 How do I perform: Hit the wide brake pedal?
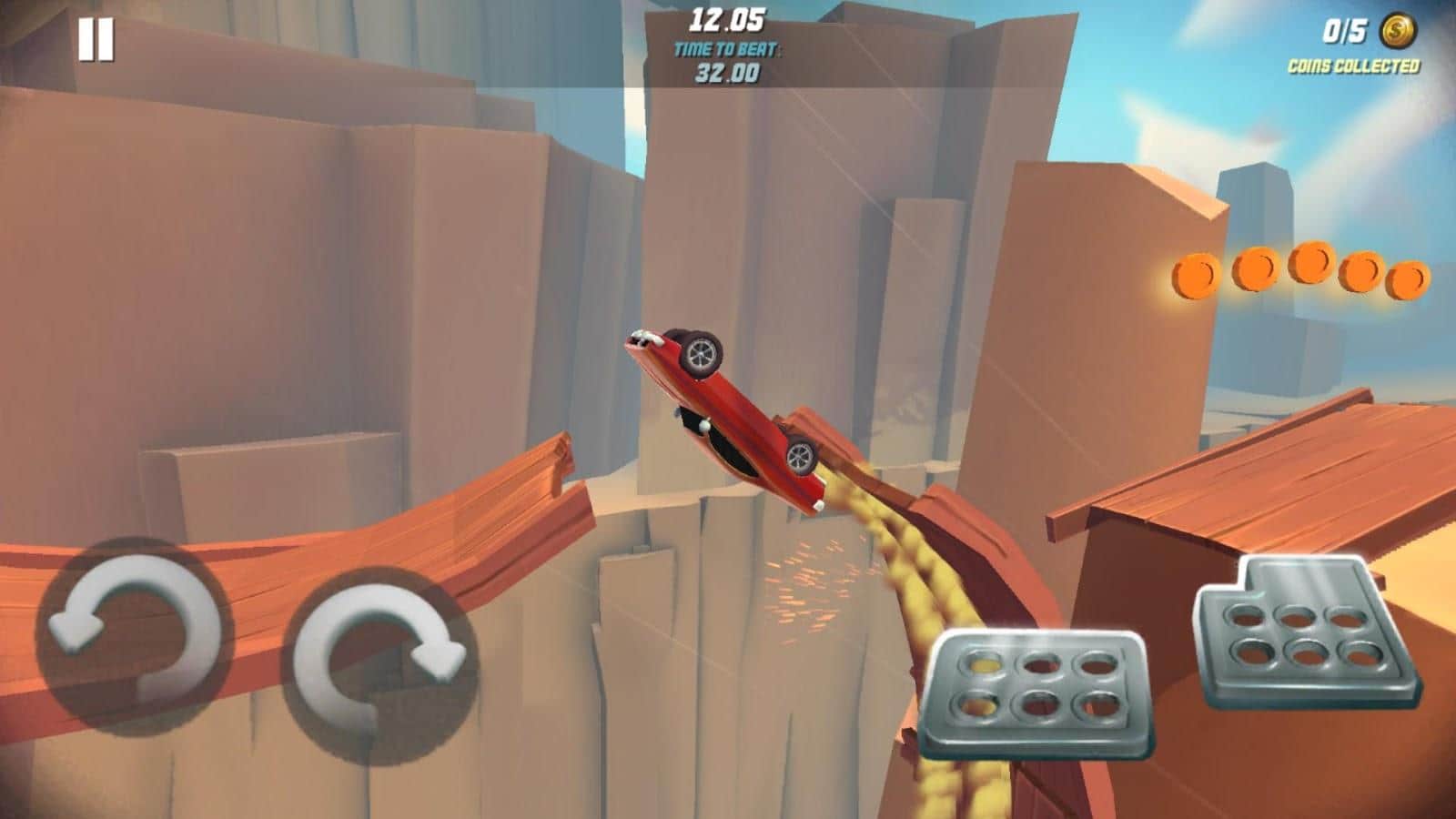click(x=1034, y=693)
